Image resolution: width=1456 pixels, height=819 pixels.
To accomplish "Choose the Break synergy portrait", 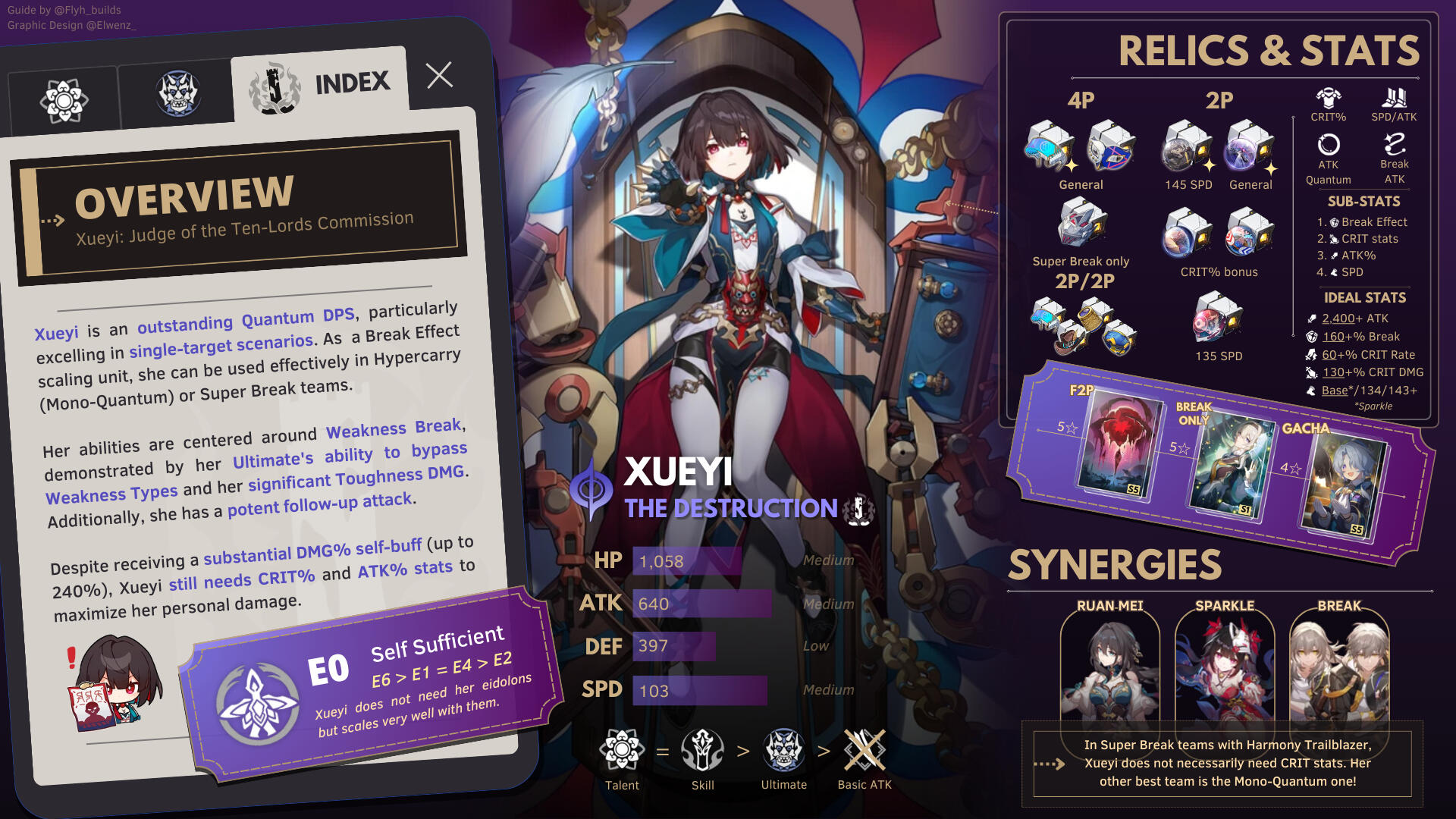I will (1339, 667).
